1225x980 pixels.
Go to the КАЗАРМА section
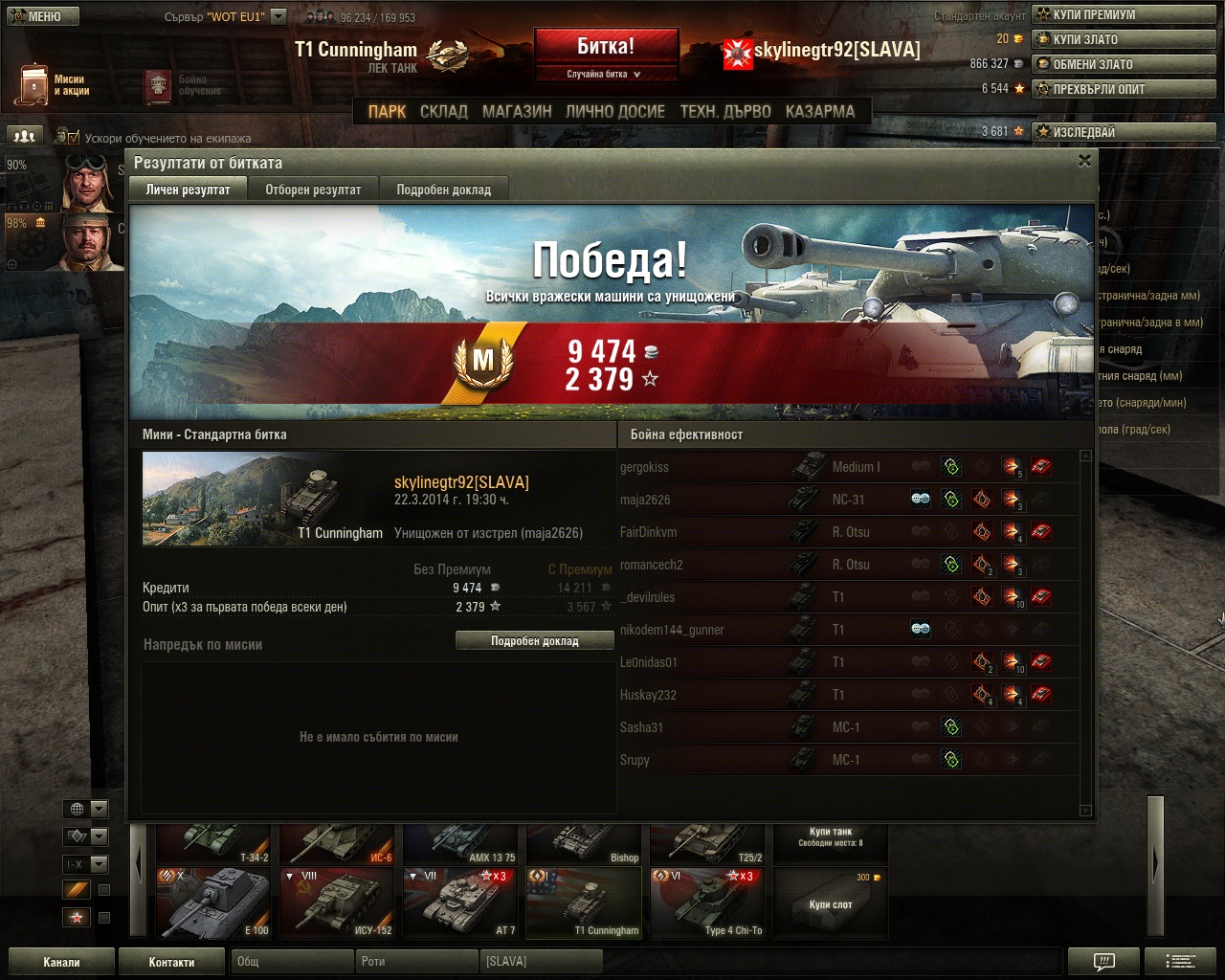click(x=820, y=112)
